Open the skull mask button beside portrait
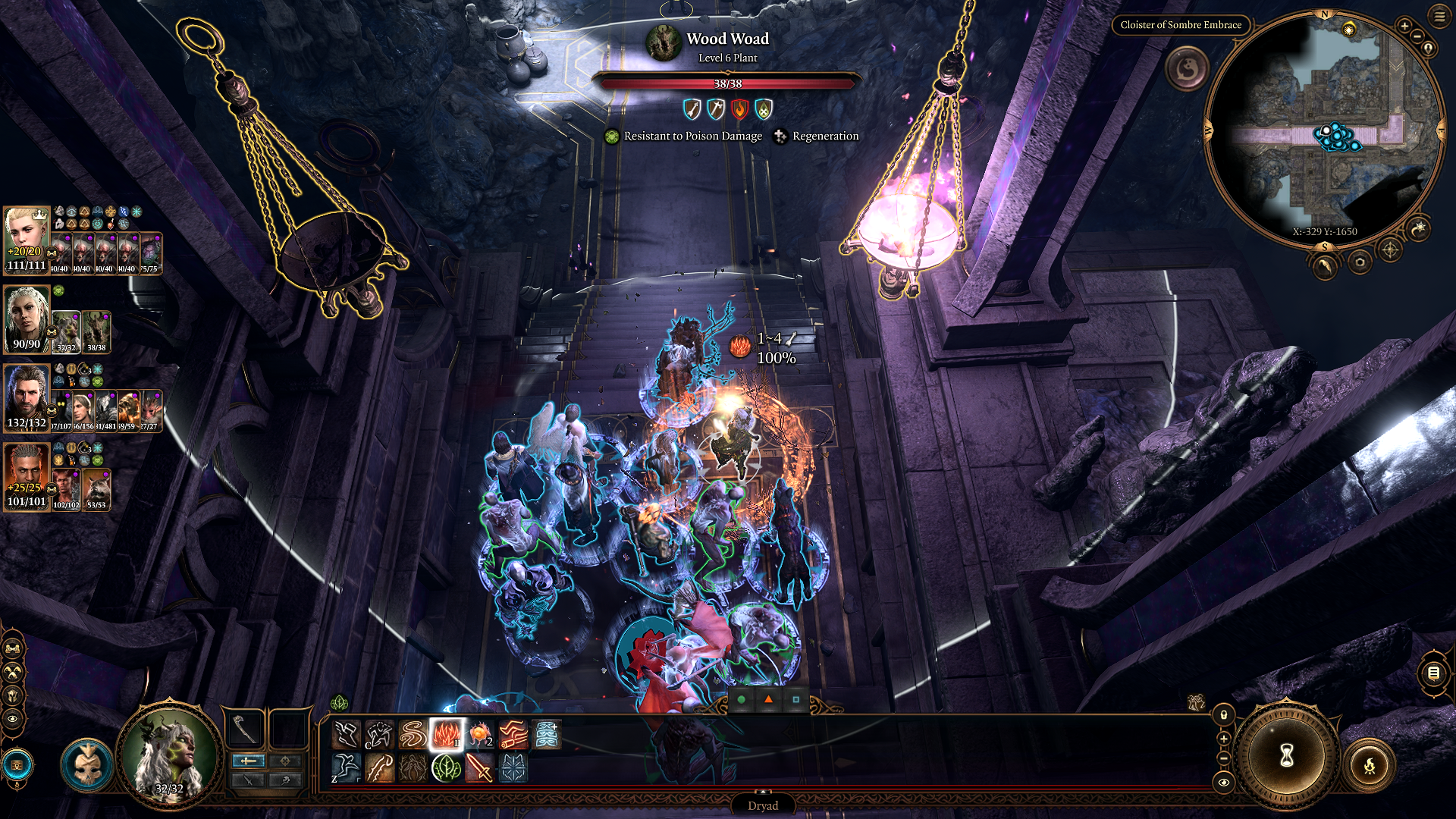This screenshot has height=819, width=1456. tap(86, 764)
